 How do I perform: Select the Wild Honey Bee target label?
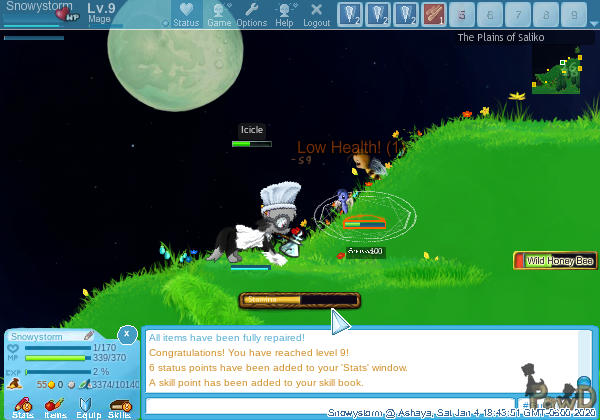pos(556,261)
